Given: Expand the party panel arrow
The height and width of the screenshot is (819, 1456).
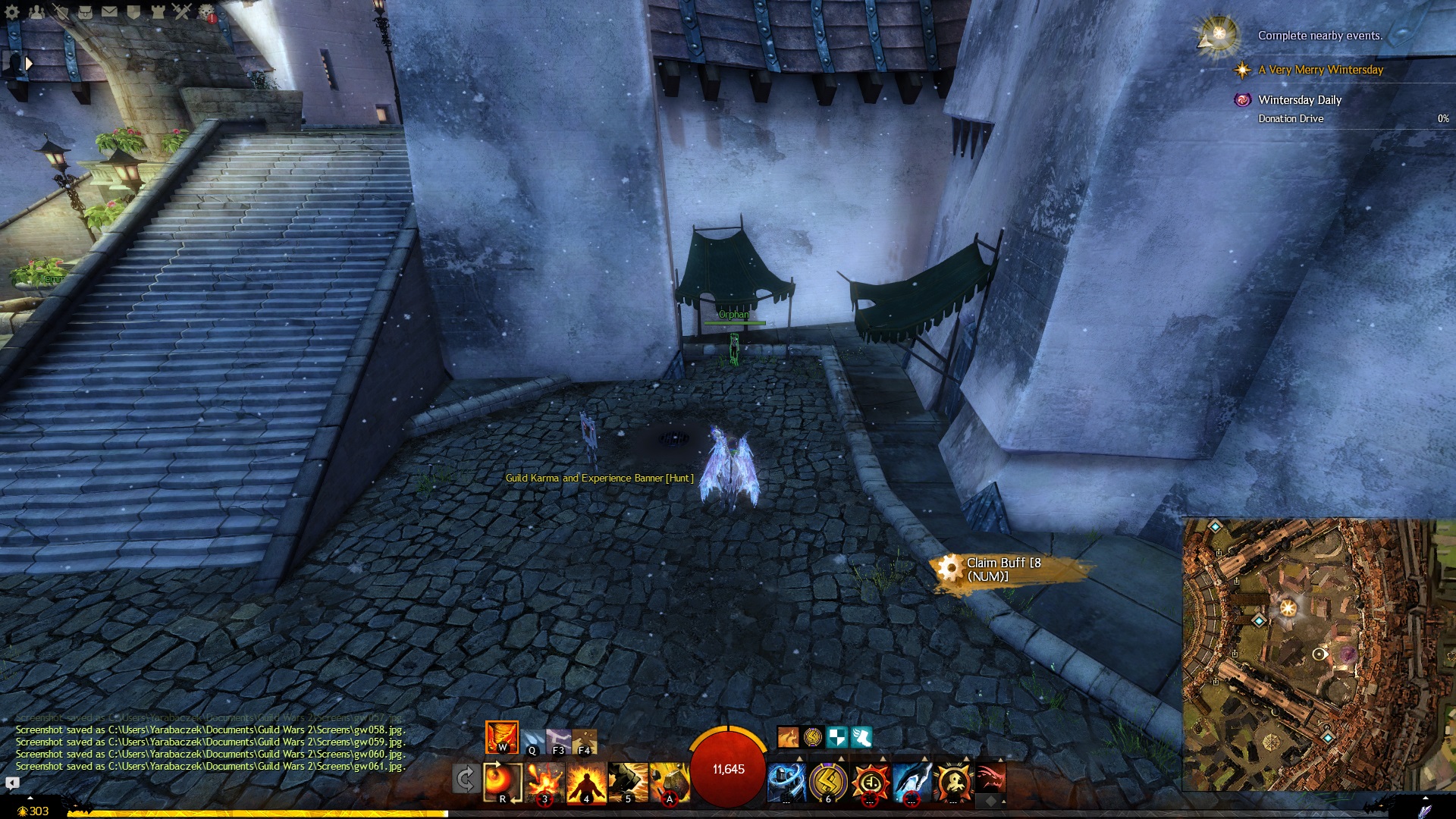Looking at the screenshot, I should pos(29,64).
